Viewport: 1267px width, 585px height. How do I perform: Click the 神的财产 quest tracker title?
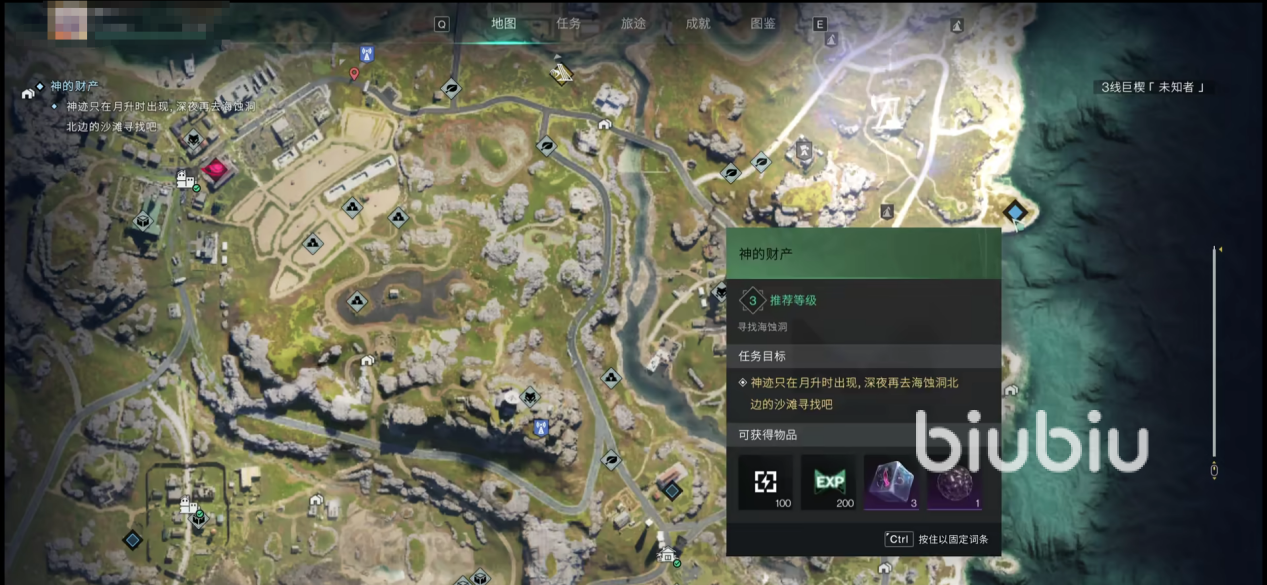pyautogui.click(x=73, y=86)
